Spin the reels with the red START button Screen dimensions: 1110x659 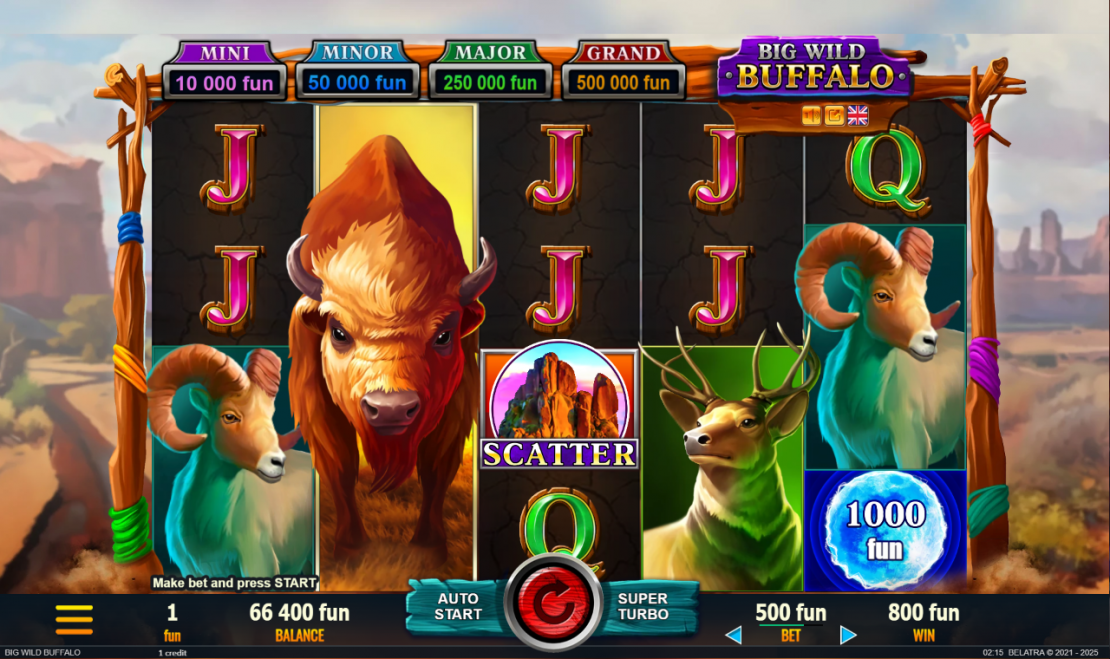click(x=553, y=604)
